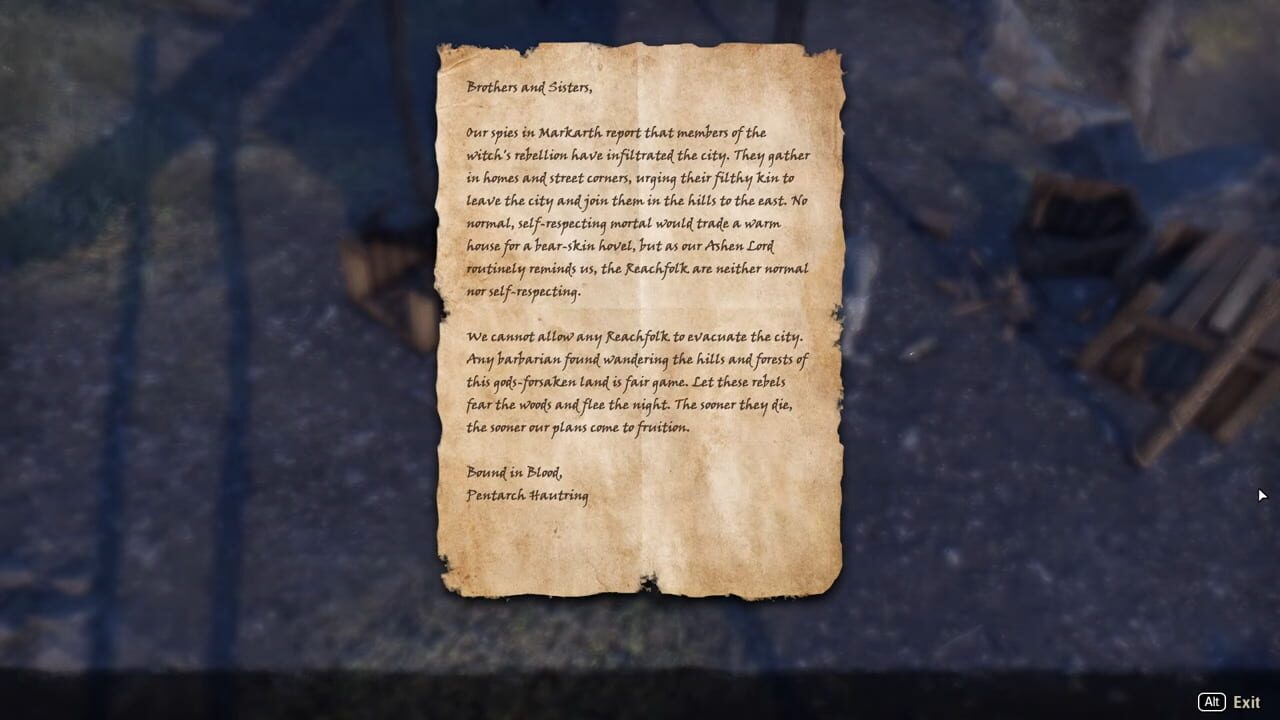The image size is (1280, 720).
Task: Click the greeting 'Brothers and Sisters'
Action: point(530,87)
